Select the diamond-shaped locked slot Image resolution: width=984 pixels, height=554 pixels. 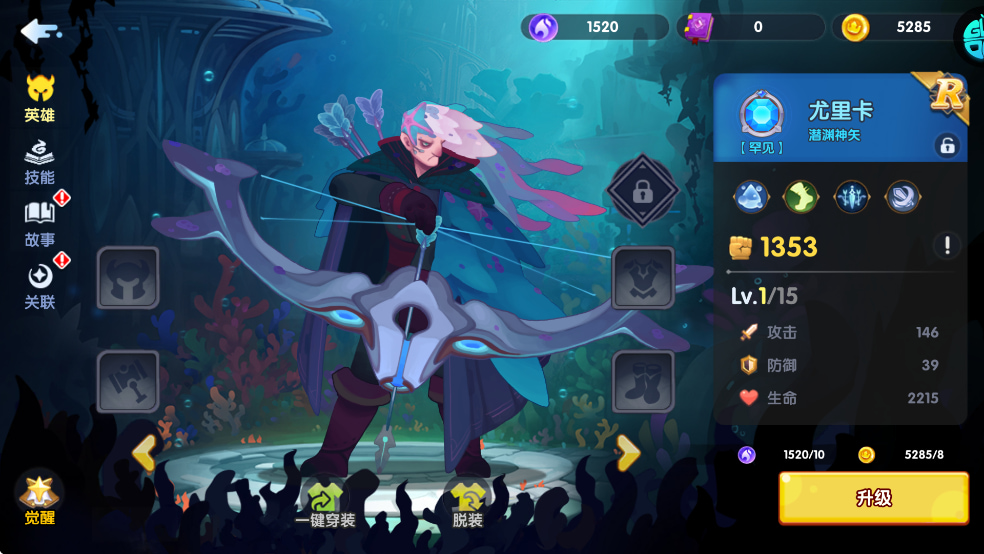643,190
